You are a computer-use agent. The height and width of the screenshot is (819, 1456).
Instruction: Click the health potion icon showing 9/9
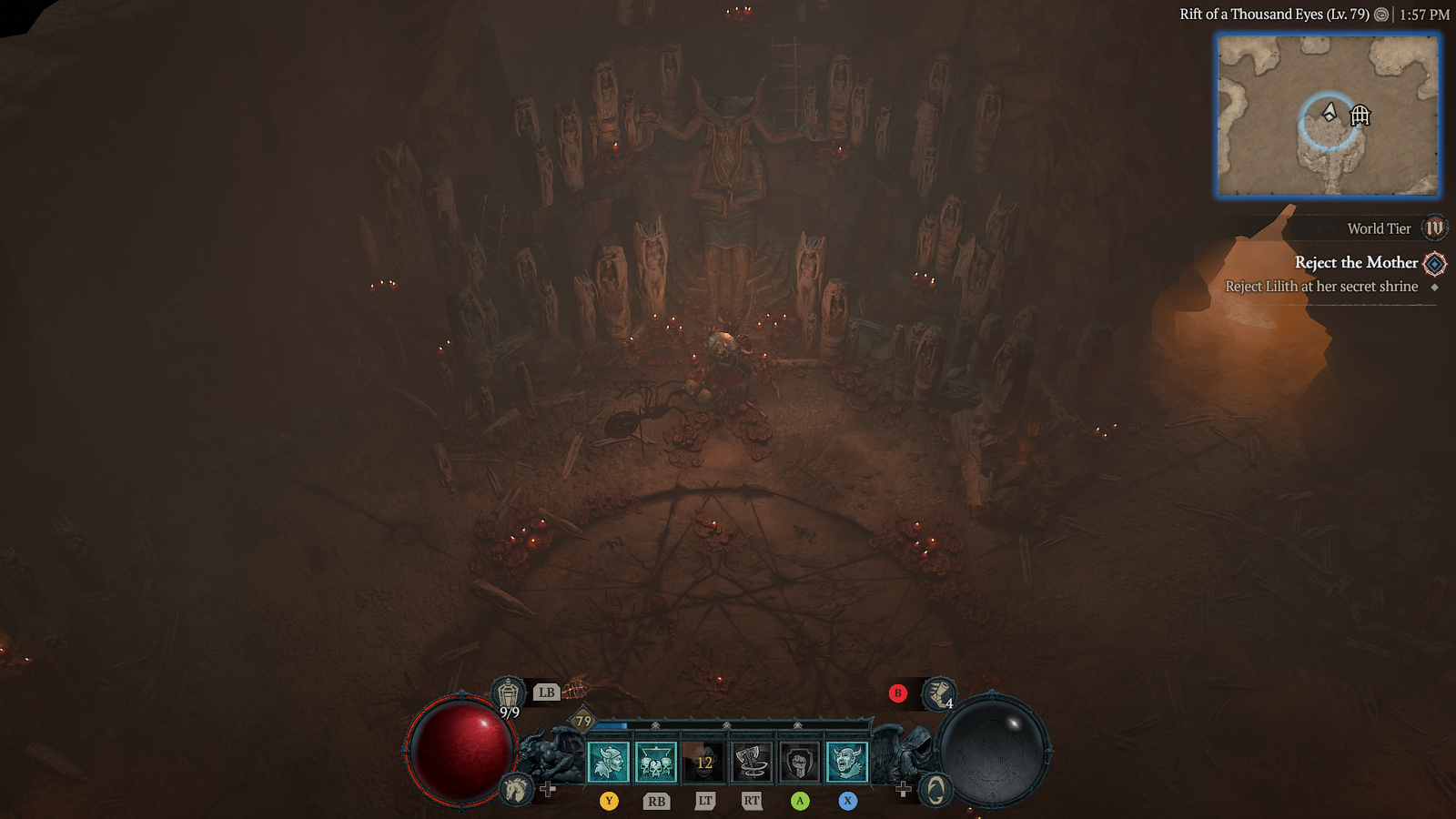click(x=506, y=693)
